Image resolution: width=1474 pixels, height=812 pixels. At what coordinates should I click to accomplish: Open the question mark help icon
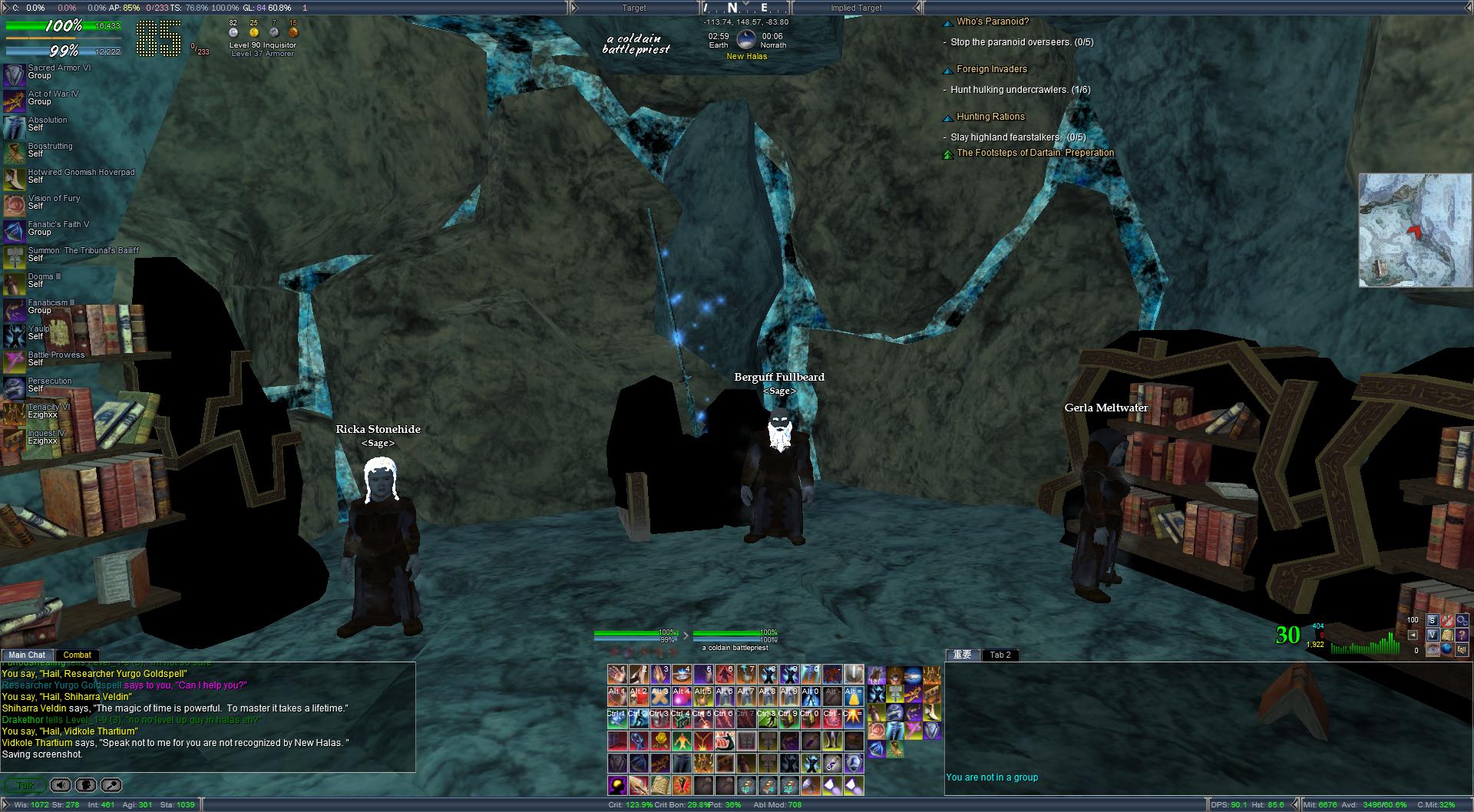coord(1461,635)
